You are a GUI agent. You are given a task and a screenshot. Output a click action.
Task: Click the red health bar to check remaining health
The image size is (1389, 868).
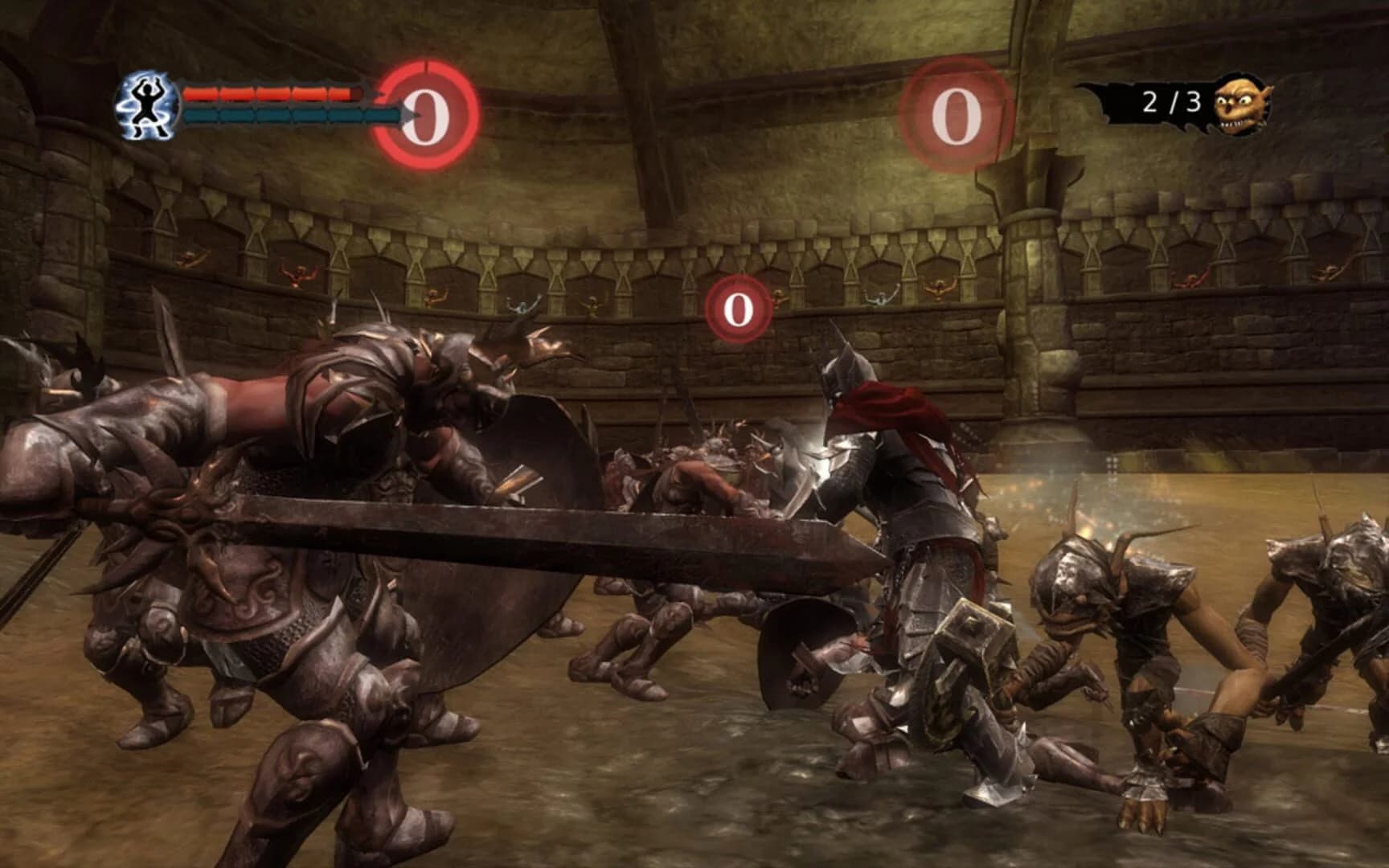(x=265, y=92)
